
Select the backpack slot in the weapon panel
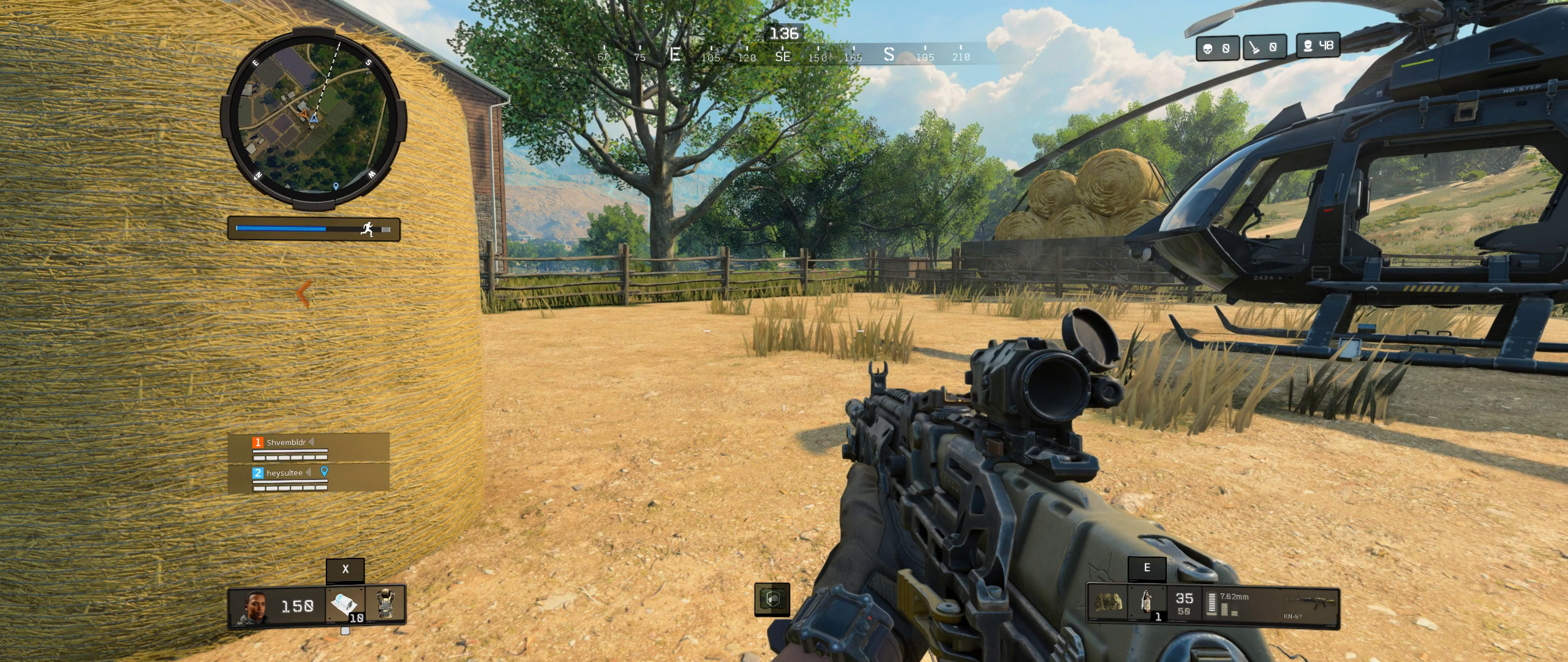[x=1109, y=604]
